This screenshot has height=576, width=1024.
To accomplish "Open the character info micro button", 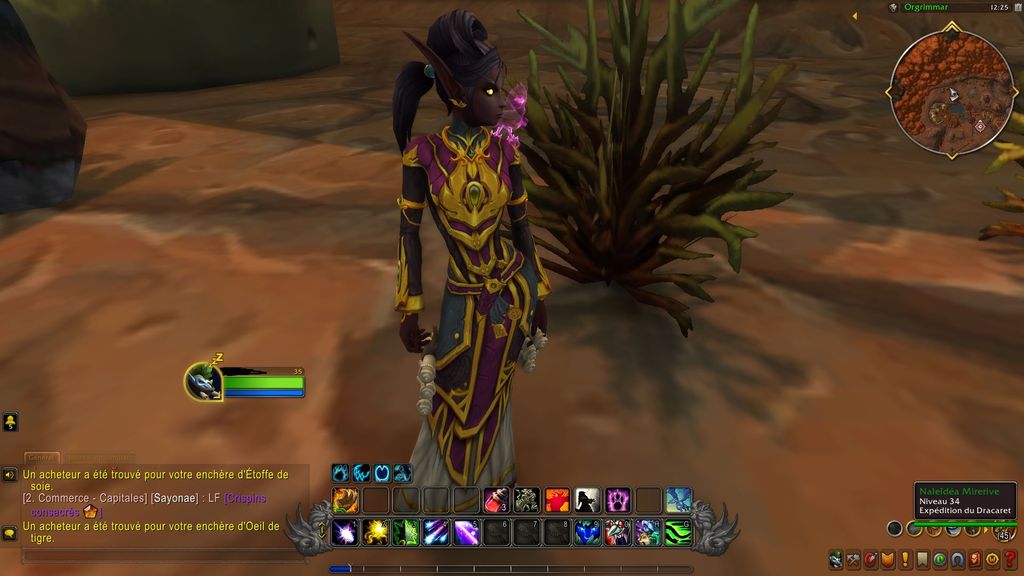I will (835, 559).
